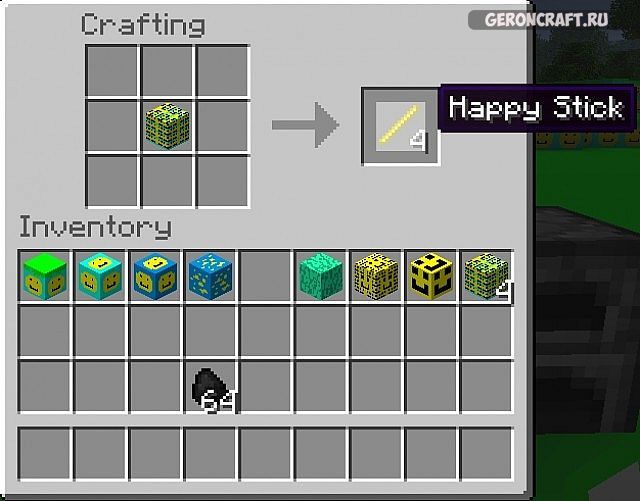The width and height of the screenshot is (640, 501).
Task: Choose the blue block with yellow smiley
Action: tap(155, 277)
